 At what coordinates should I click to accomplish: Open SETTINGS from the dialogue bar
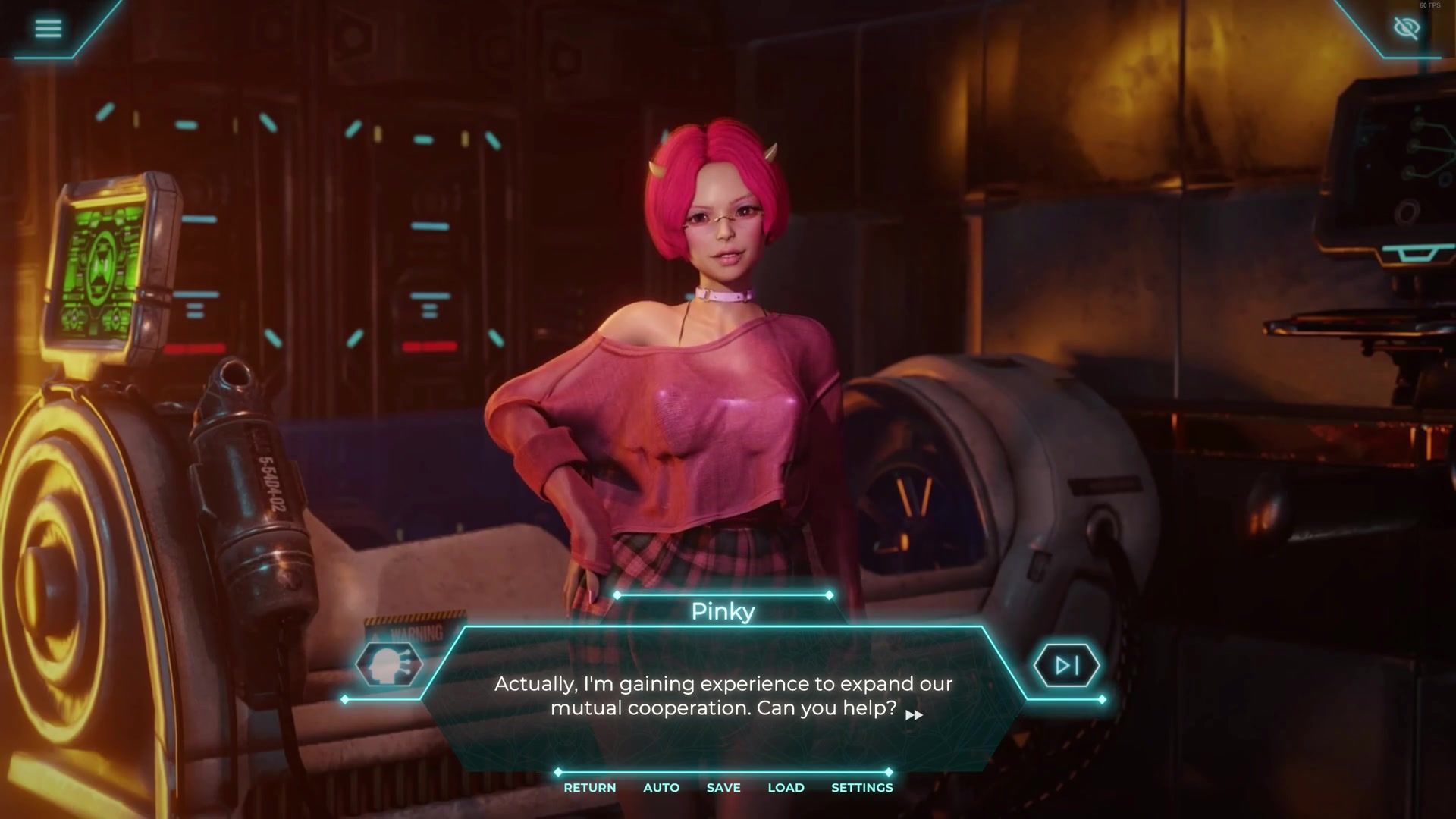pos(861,788)
